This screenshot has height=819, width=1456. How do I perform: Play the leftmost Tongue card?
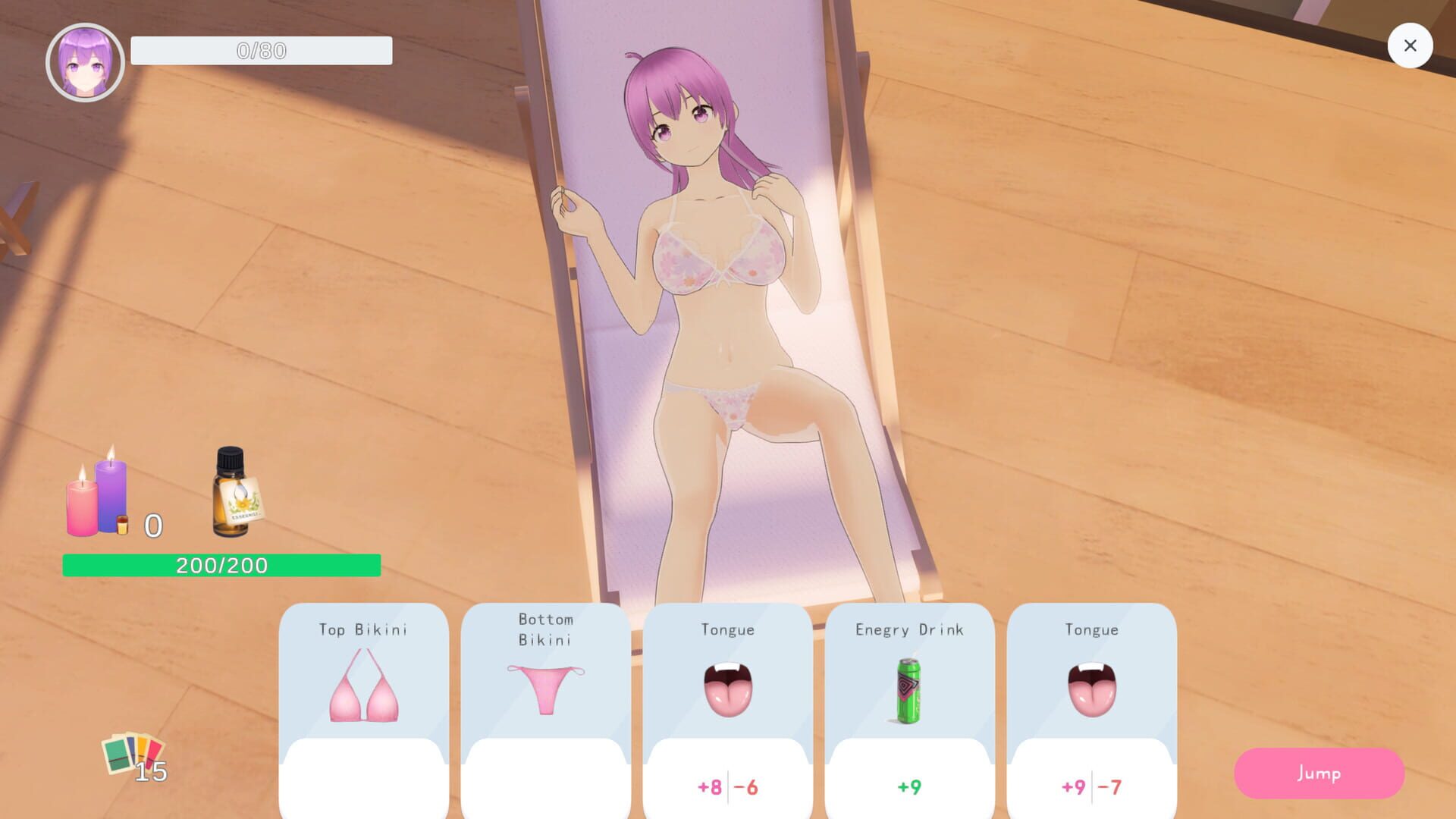point(728,705)
